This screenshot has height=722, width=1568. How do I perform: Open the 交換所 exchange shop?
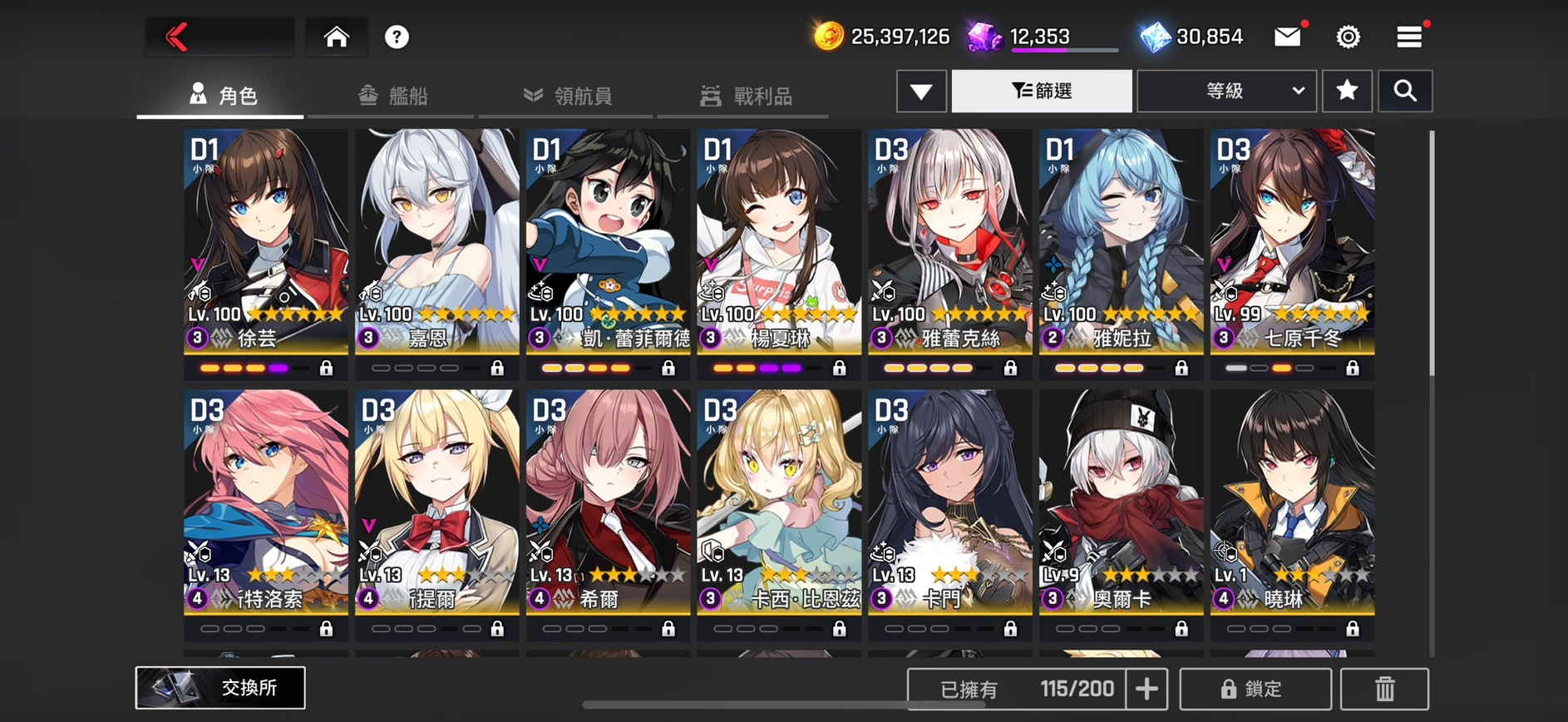click(220, 687)
